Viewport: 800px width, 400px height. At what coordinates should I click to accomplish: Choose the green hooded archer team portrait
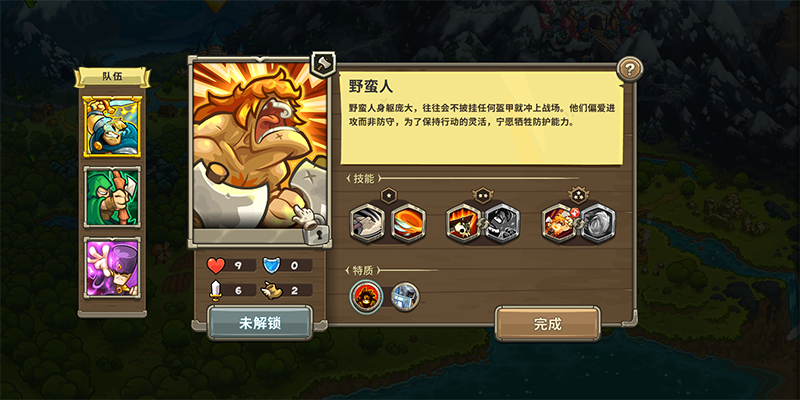click(x=112, y=196)
